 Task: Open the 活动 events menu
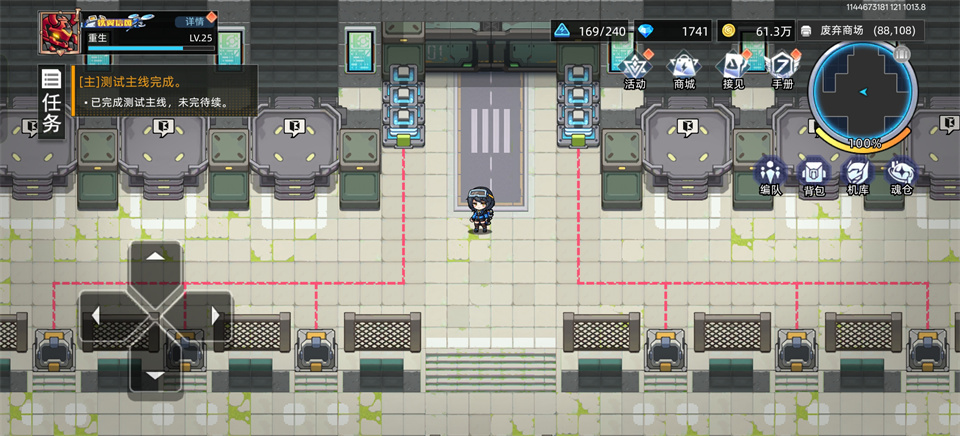(634, 69)
